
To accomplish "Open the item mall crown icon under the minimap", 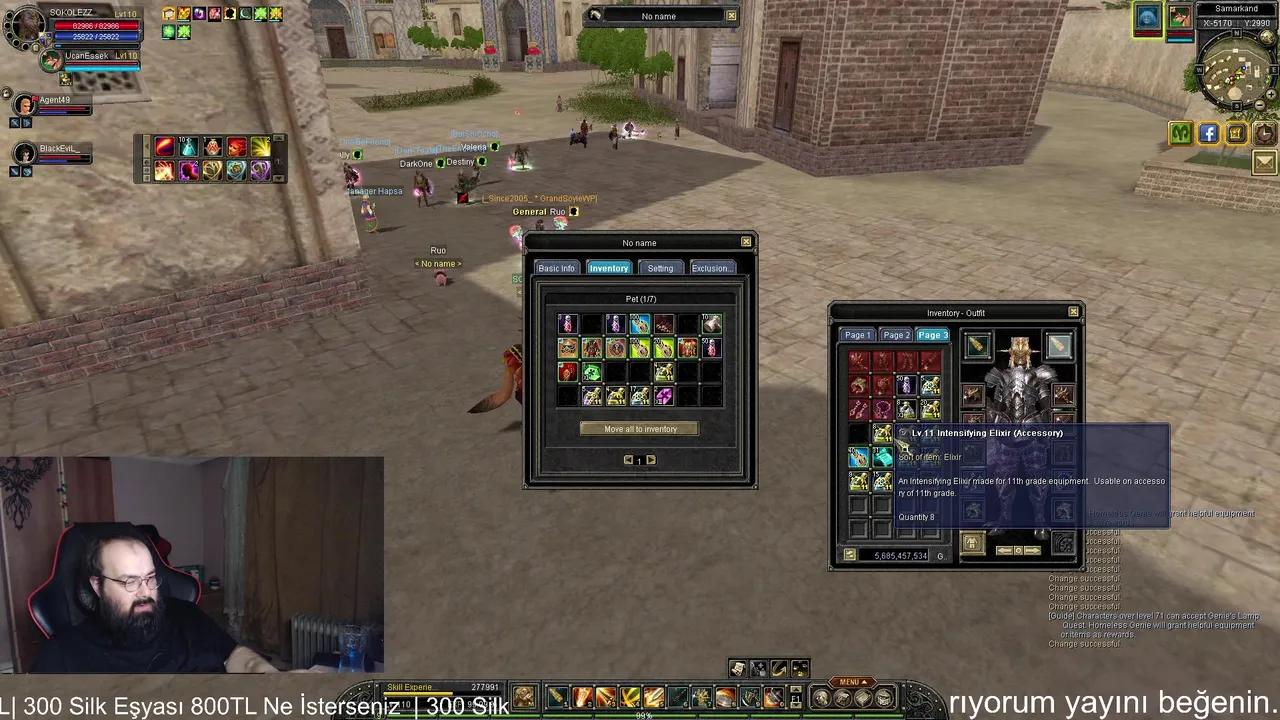I will [1235, 133].
